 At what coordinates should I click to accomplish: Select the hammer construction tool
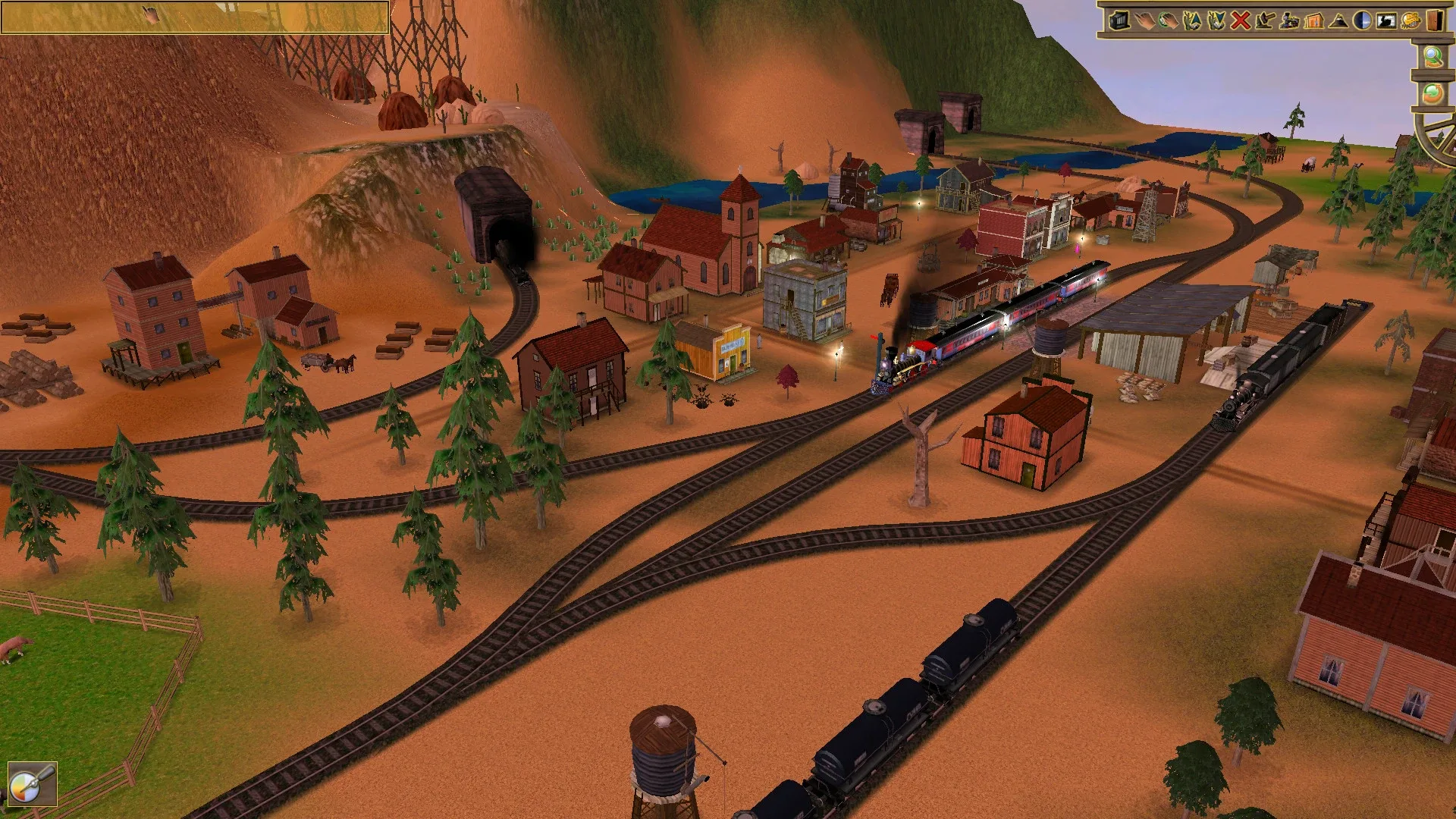[x=1266, y=21]
